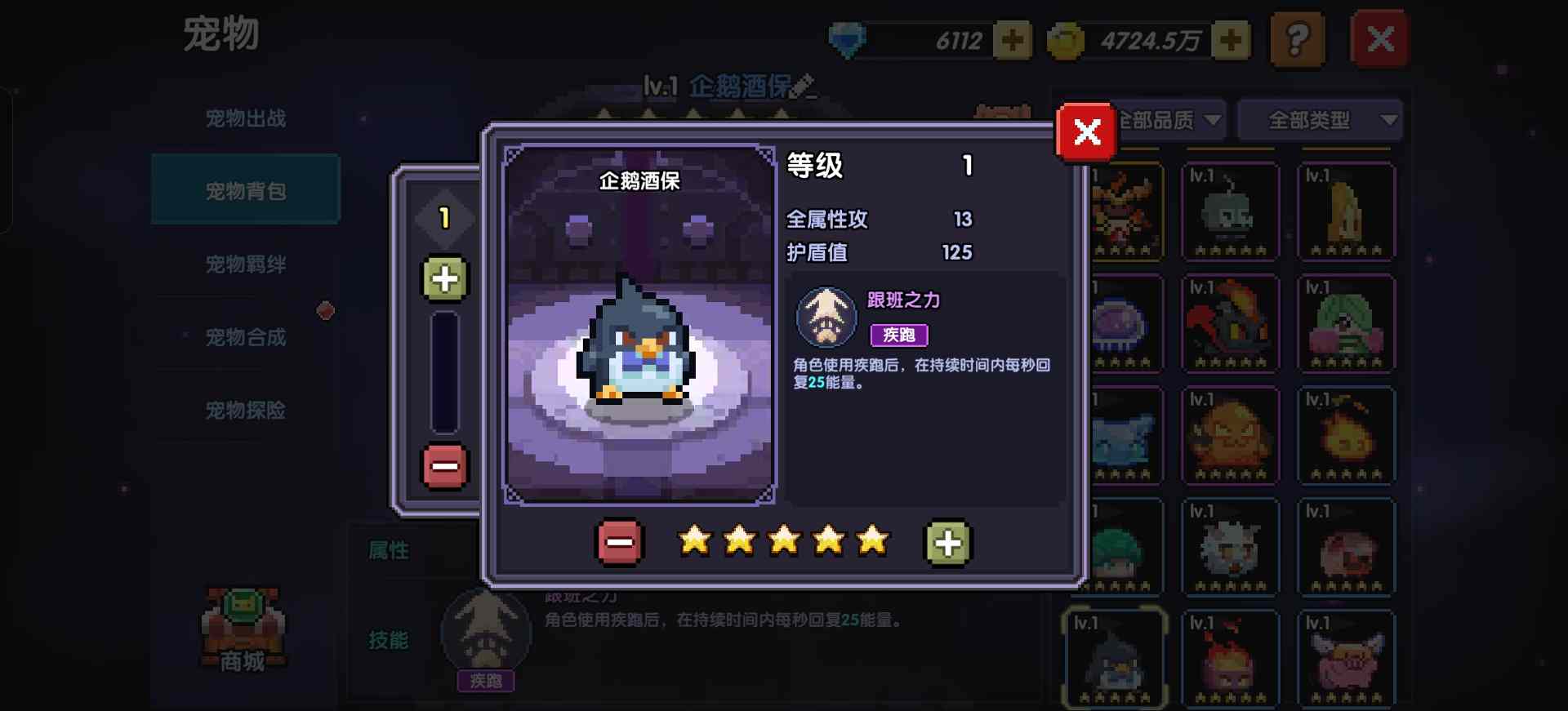Click the 跟班之力 skill icon in the popup
Viewport: 1568px width, 711px height.
point(825,318)
